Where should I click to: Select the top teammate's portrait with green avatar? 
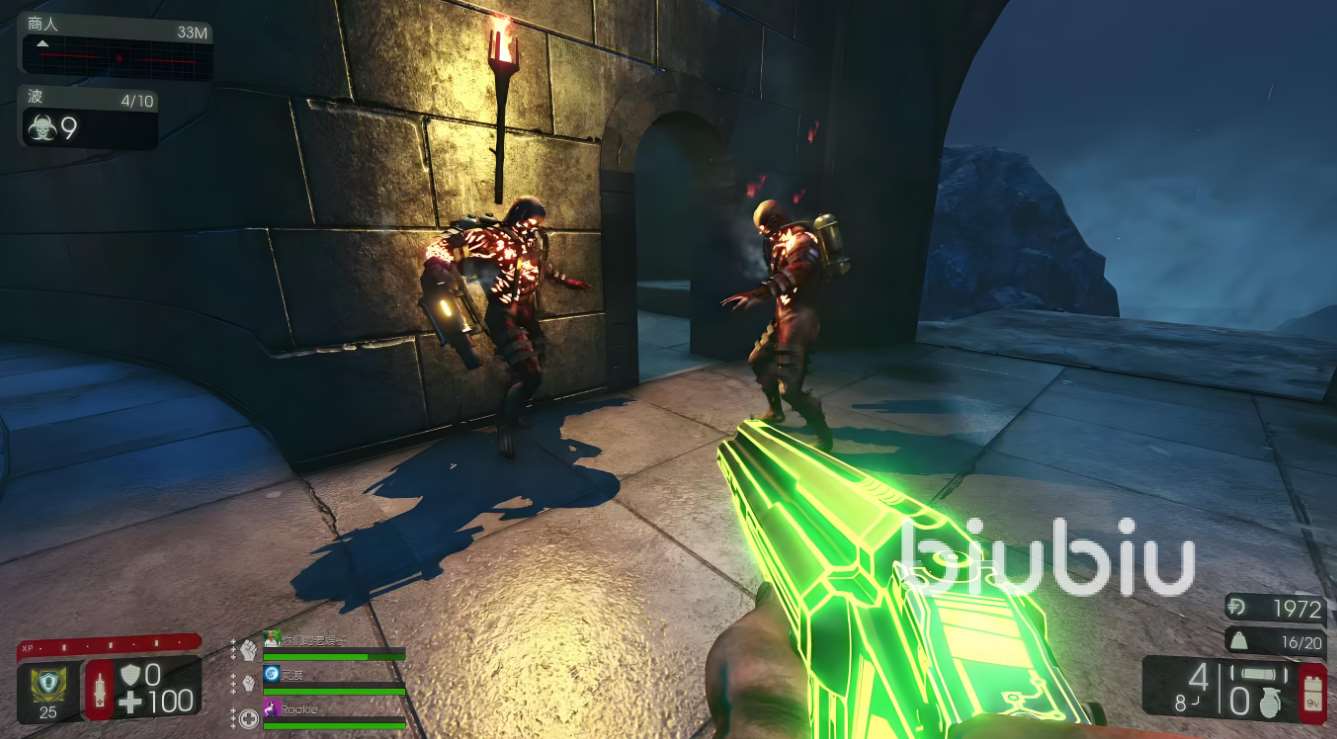[271, 638]
